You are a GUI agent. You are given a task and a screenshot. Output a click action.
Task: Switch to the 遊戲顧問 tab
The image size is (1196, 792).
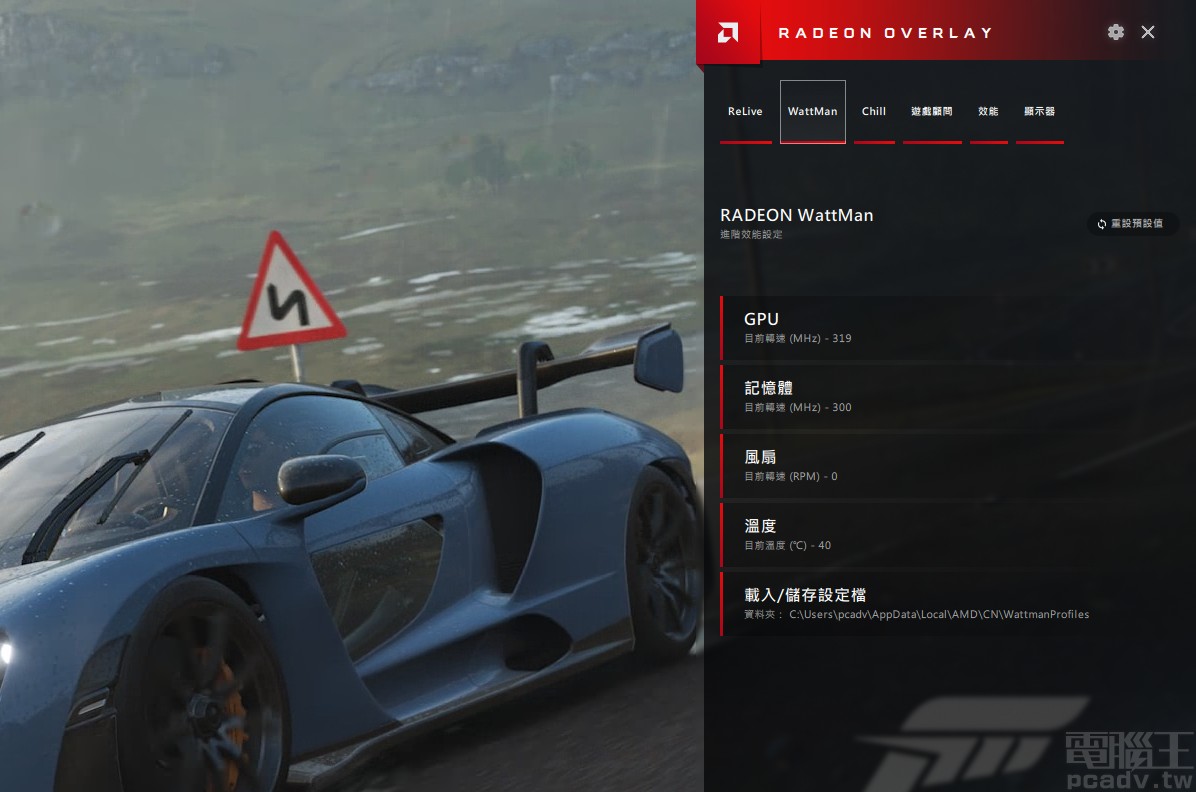[x=932, y=112]
